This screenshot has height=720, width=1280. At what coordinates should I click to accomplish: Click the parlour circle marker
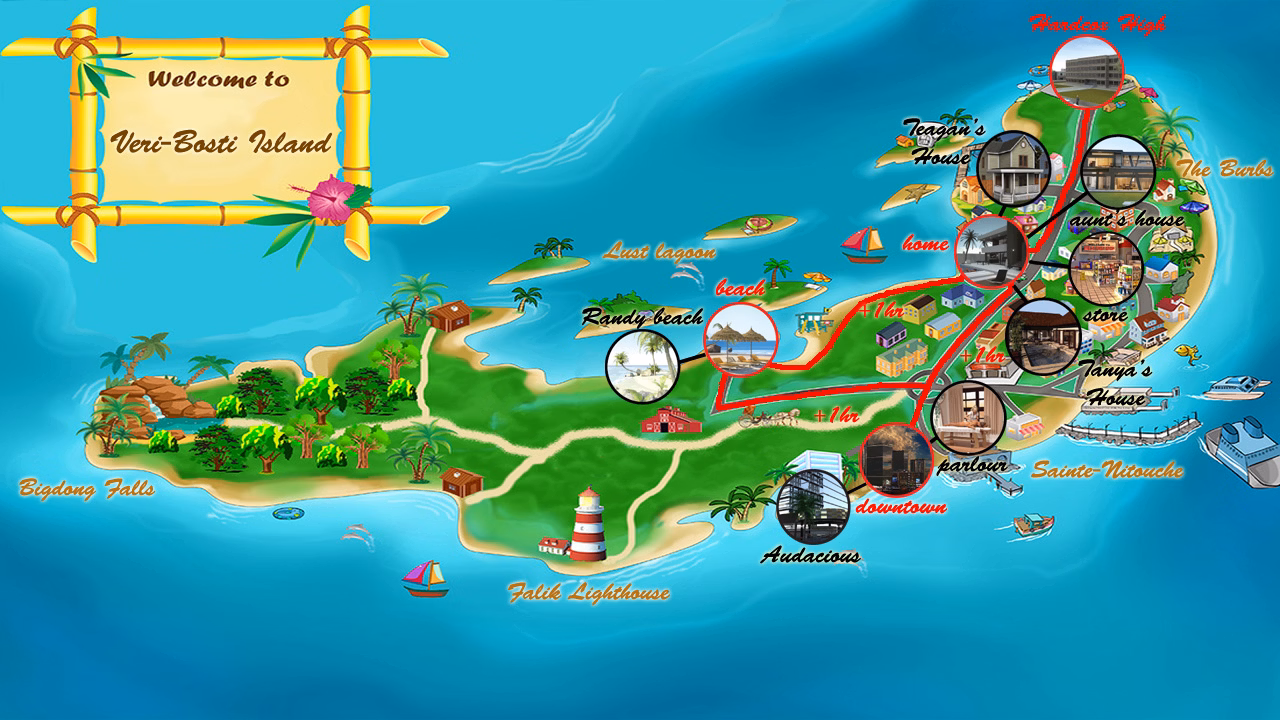pos(968,418)
